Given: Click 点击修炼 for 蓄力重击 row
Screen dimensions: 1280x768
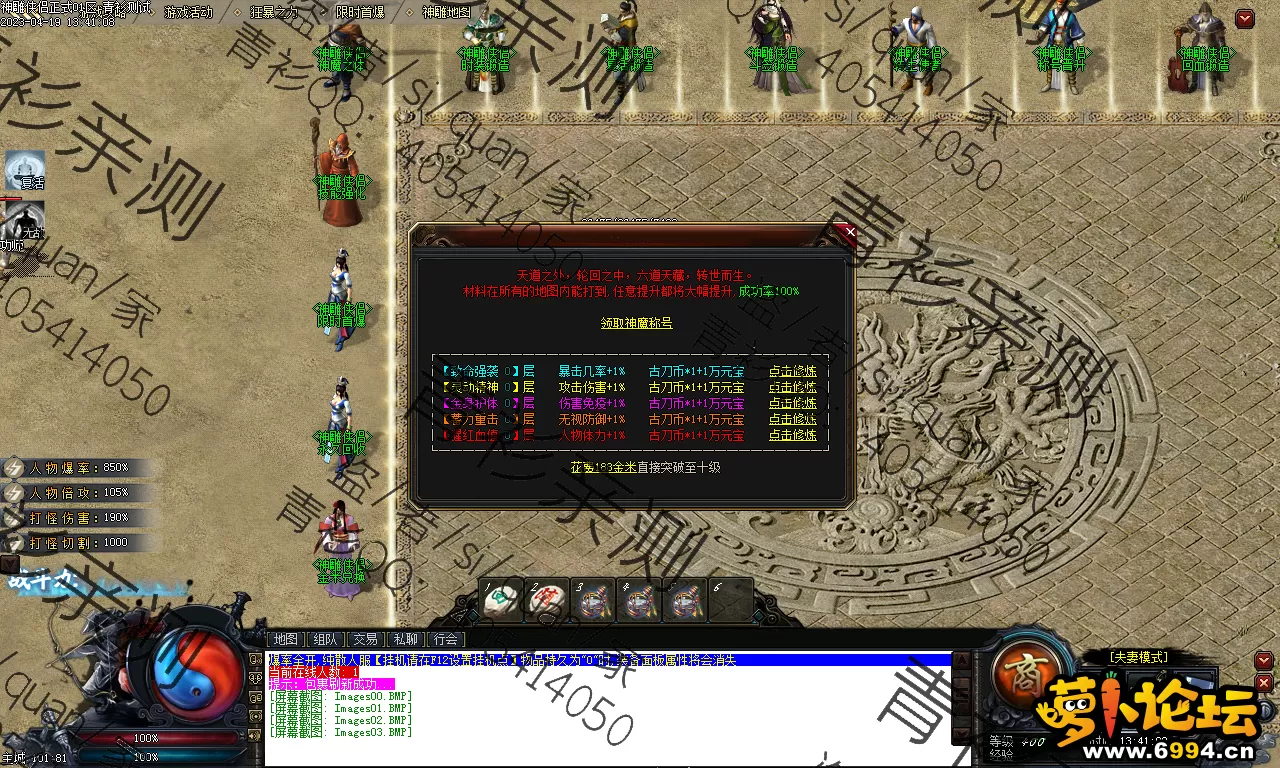Looking at the screenshot, I should (x=792, y=419).
